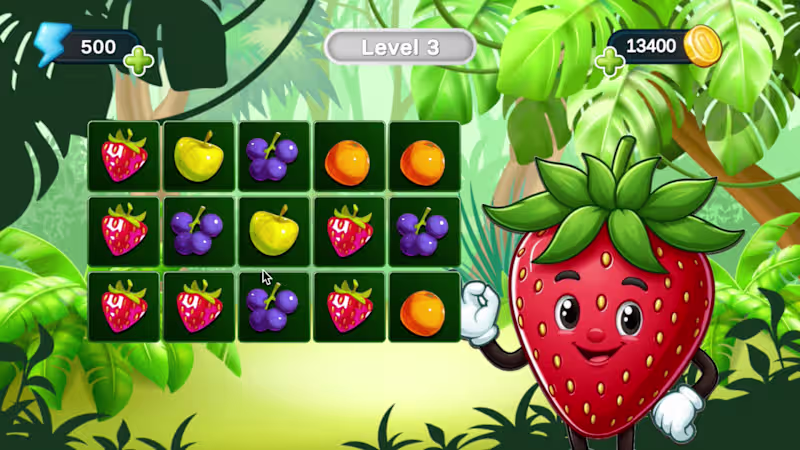The width and height of the screenshot is (800, 450).
Task: Add more energy with the lightning plus button
Action: click(139, 61)
